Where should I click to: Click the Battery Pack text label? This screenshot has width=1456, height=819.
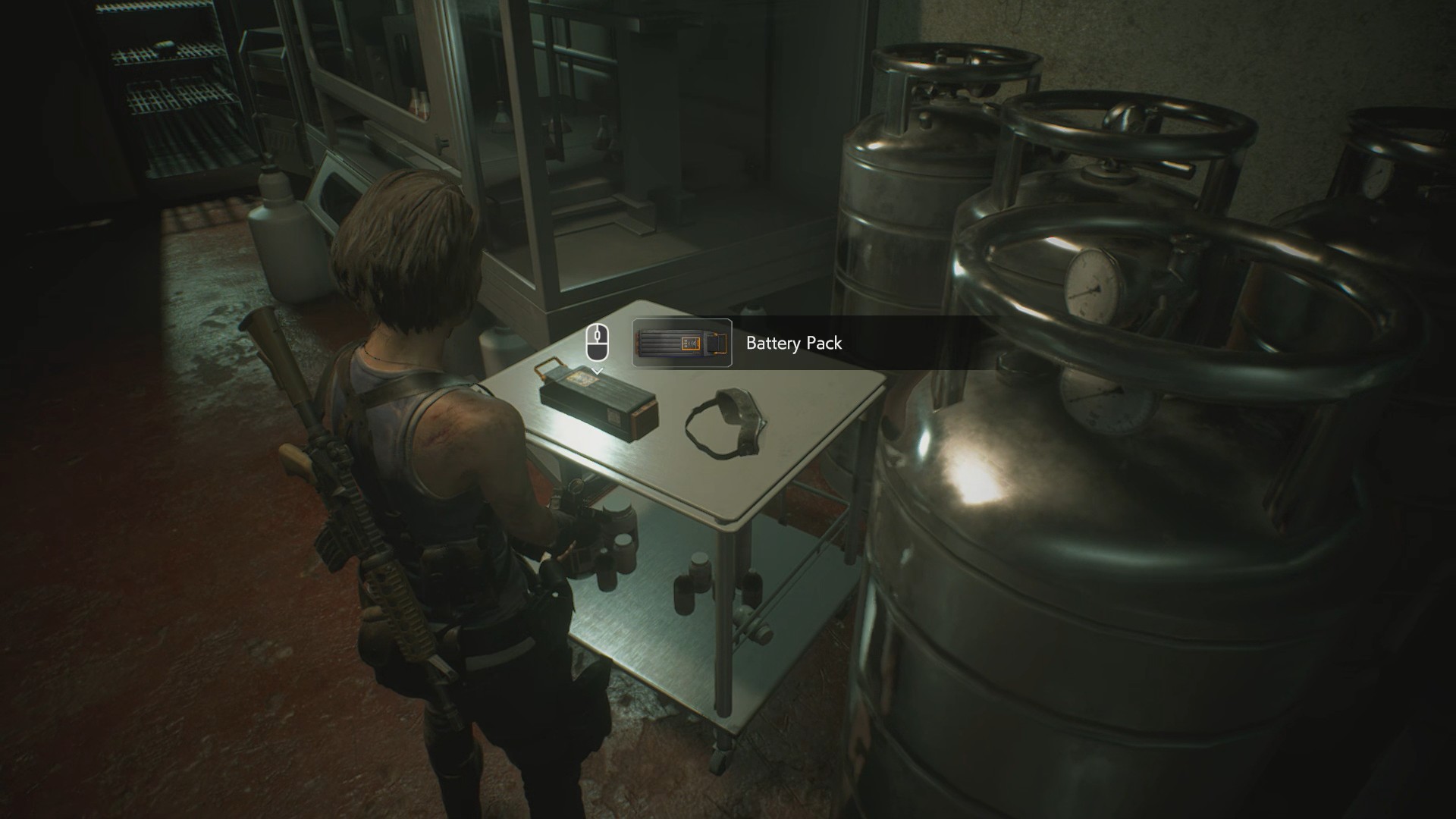click(x=793, y=343)
